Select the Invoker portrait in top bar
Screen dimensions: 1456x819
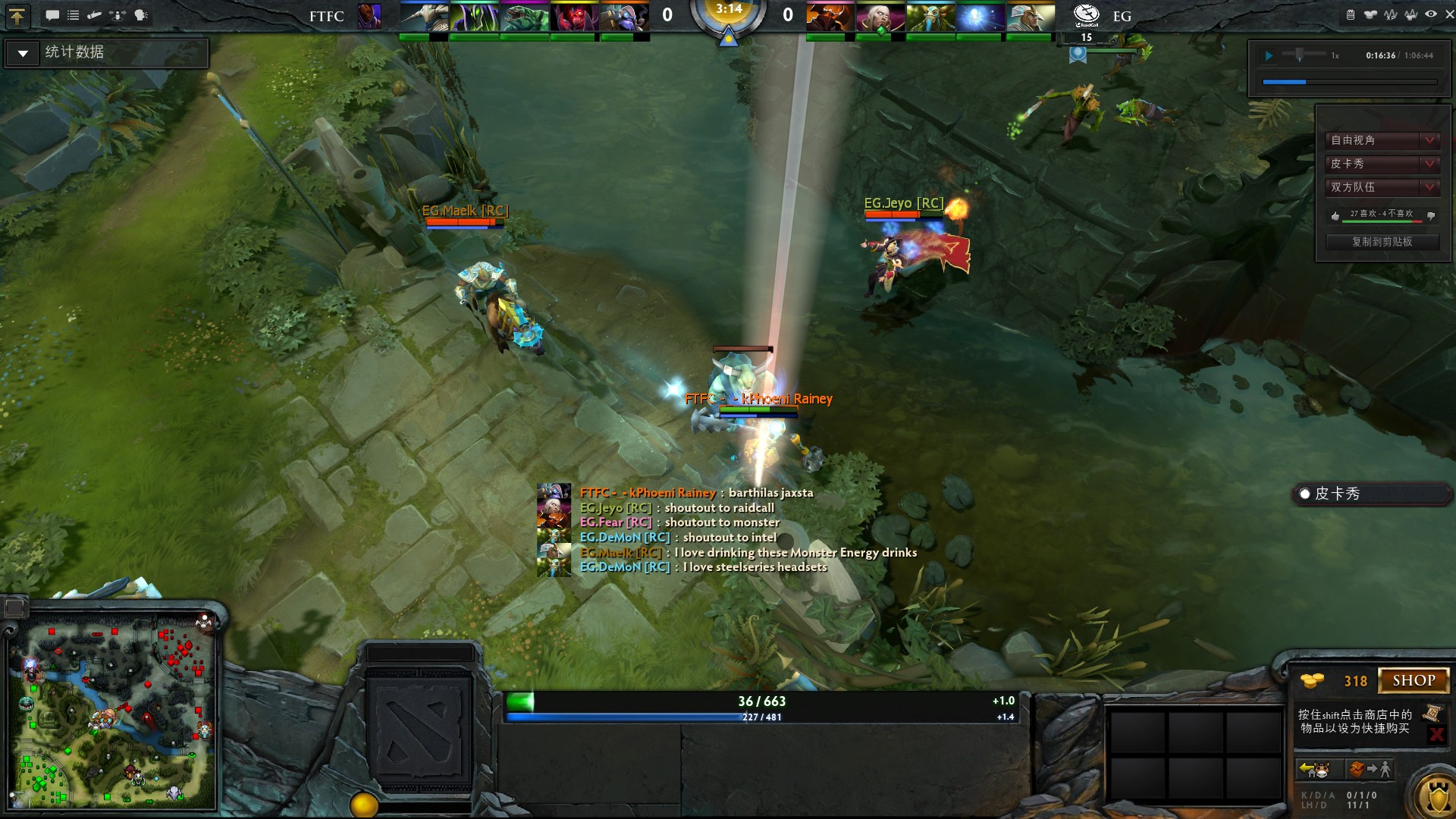880,17
